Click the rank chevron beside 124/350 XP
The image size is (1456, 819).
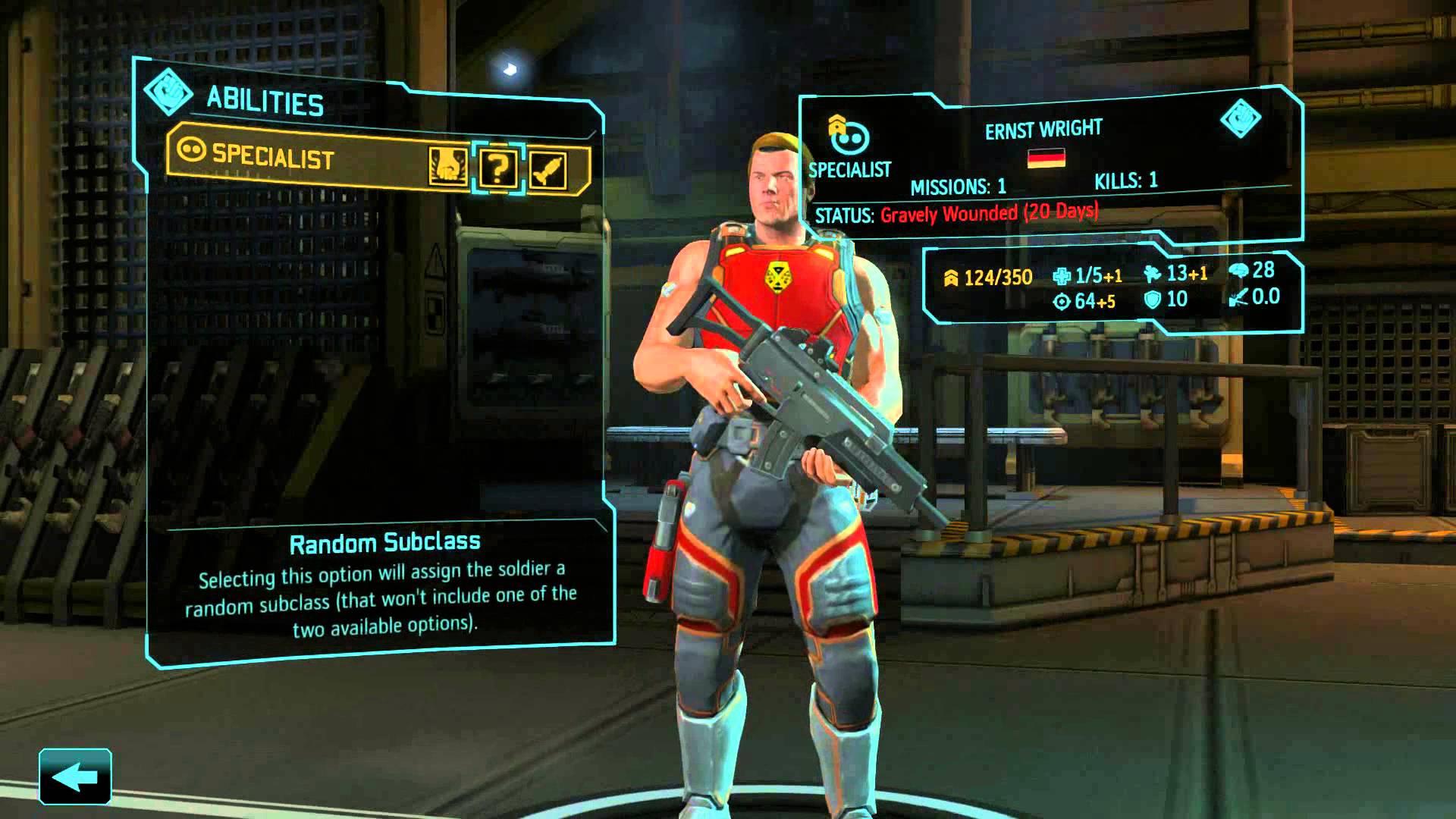point(950,278)
